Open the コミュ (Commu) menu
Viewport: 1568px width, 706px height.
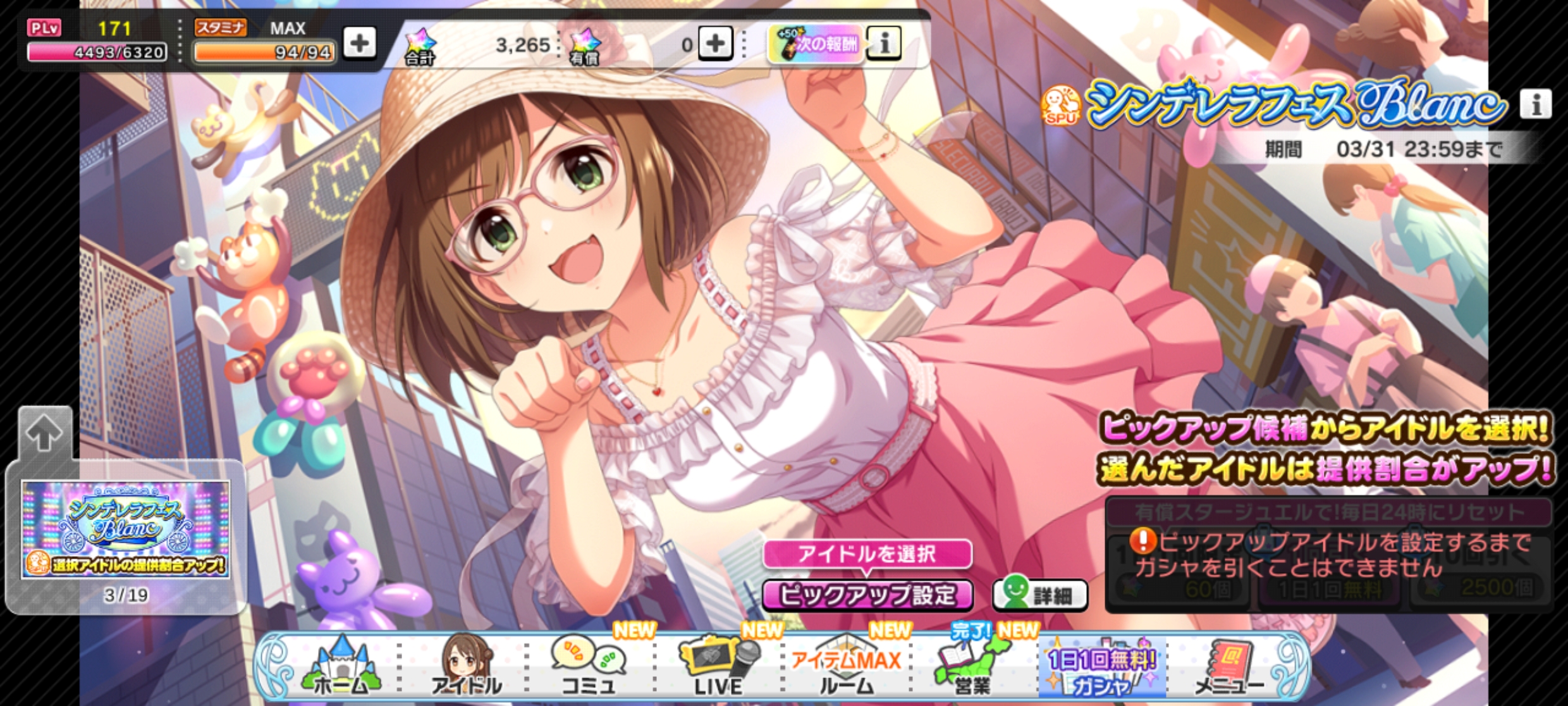coord(588,667)
